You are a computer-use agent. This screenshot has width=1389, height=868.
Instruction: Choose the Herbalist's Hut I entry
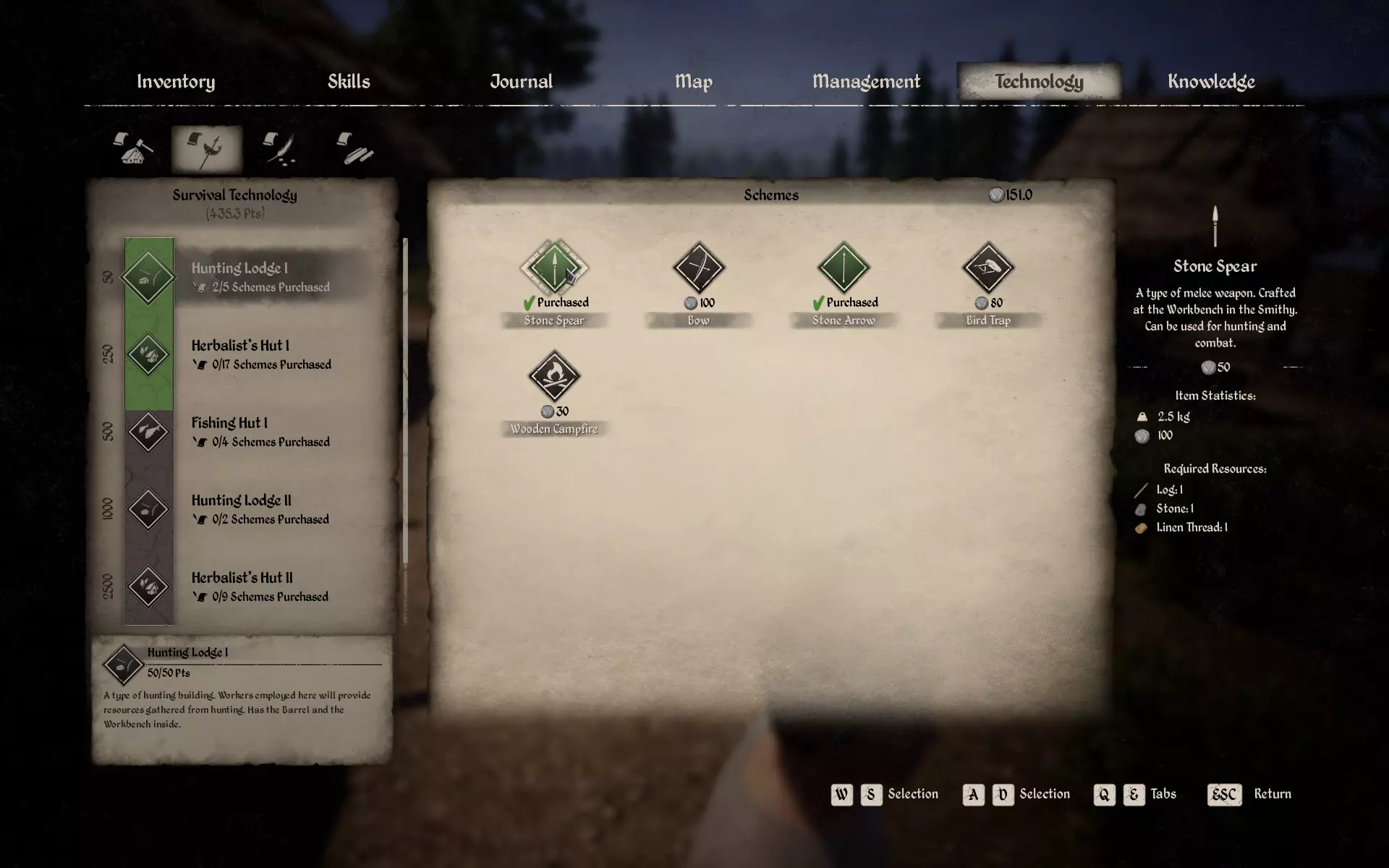239,354
